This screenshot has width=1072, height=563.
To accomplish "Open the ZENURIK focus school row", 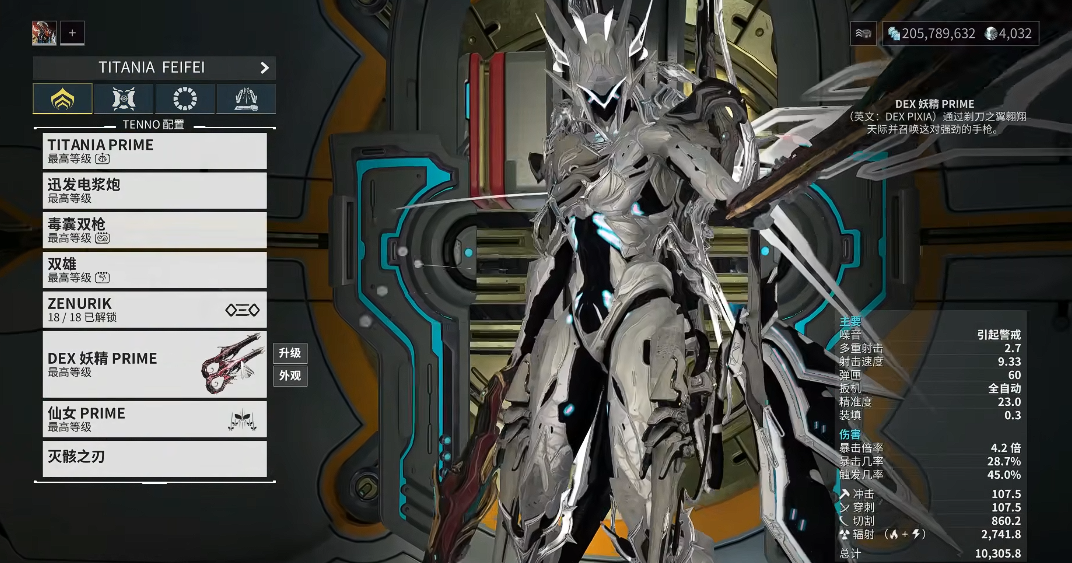I will pyautogui.click(x=156, y=309).
